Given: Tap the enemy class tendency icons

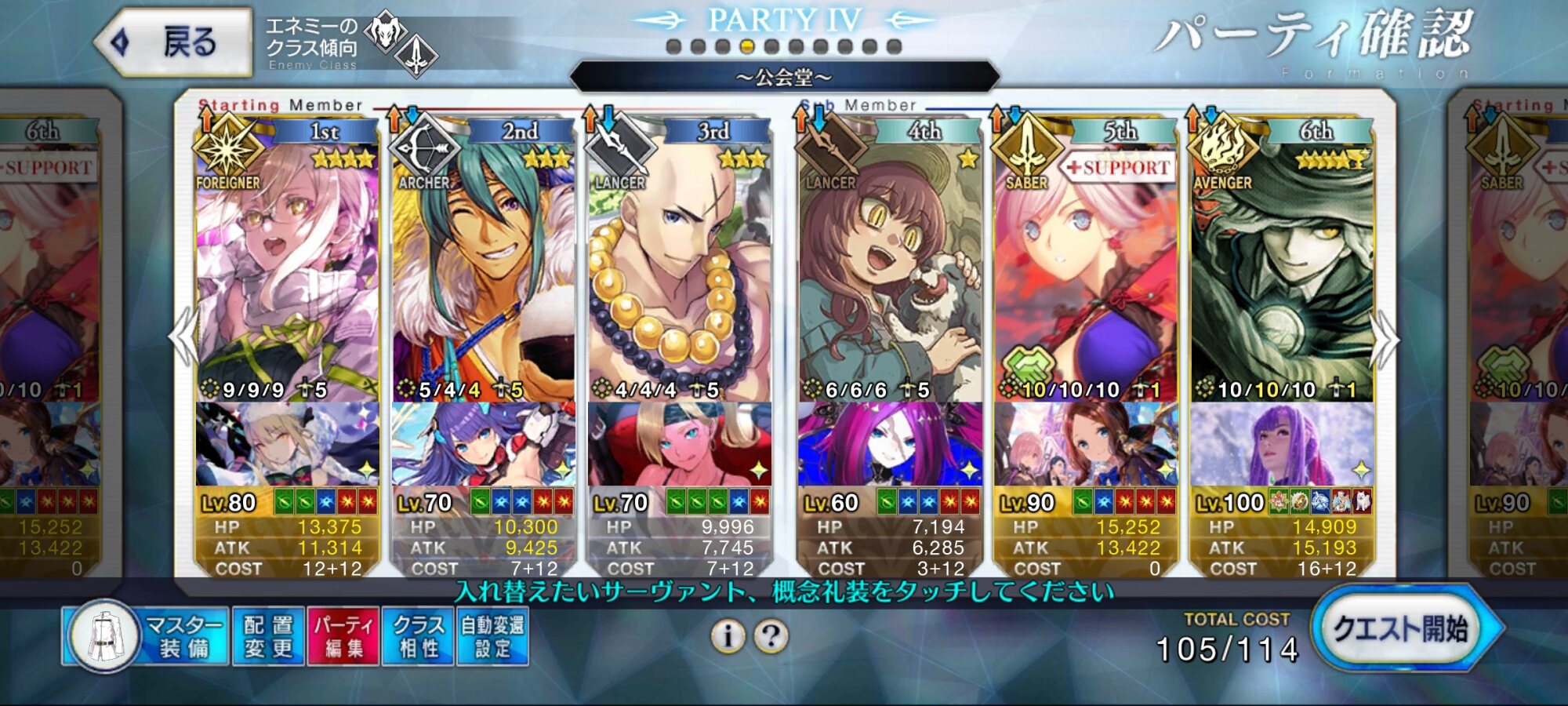Looking at the screenshot, I should pos(401,44).
